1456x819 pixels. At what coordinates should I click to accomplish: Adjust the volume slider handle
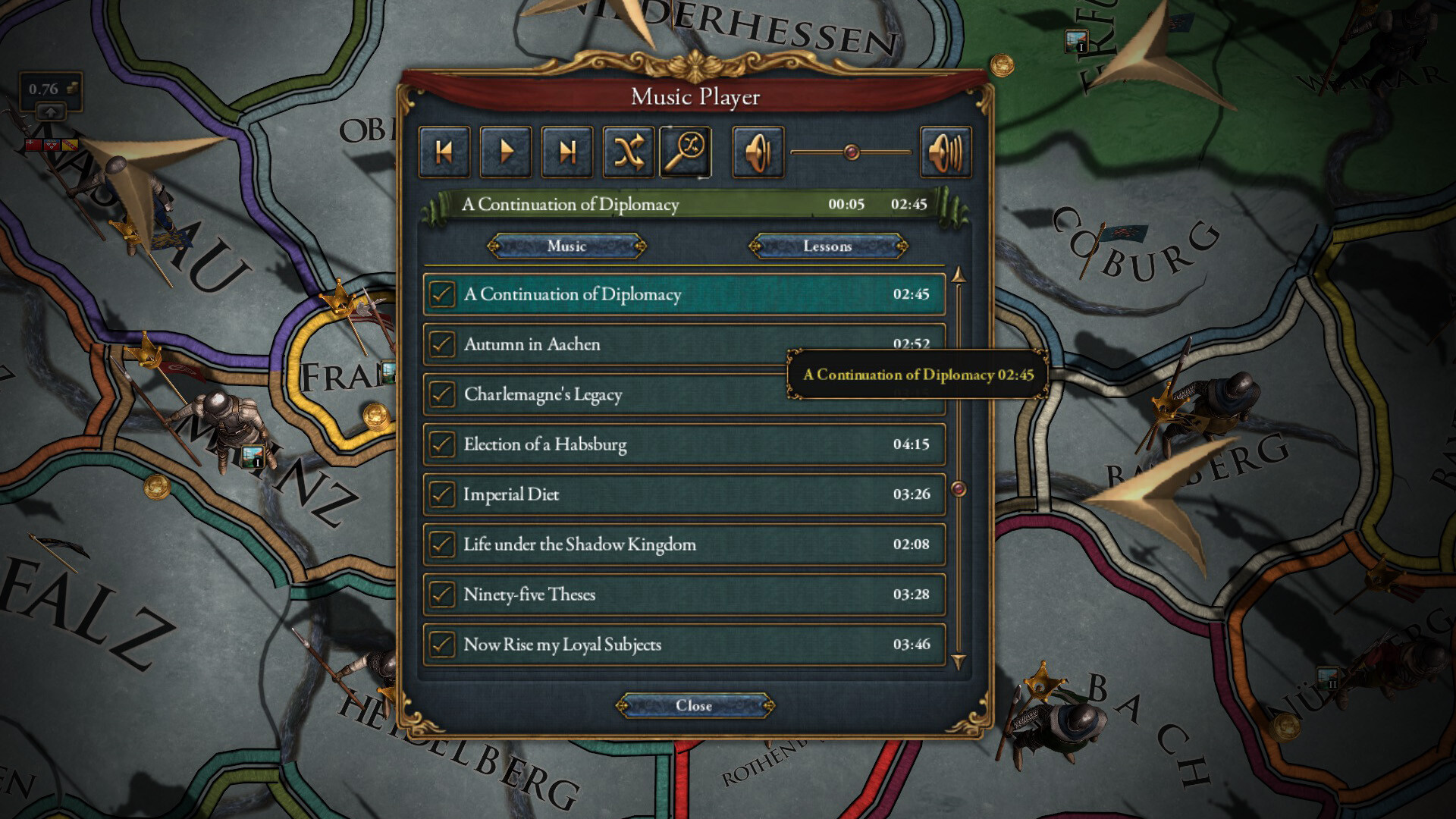[851, 151]
